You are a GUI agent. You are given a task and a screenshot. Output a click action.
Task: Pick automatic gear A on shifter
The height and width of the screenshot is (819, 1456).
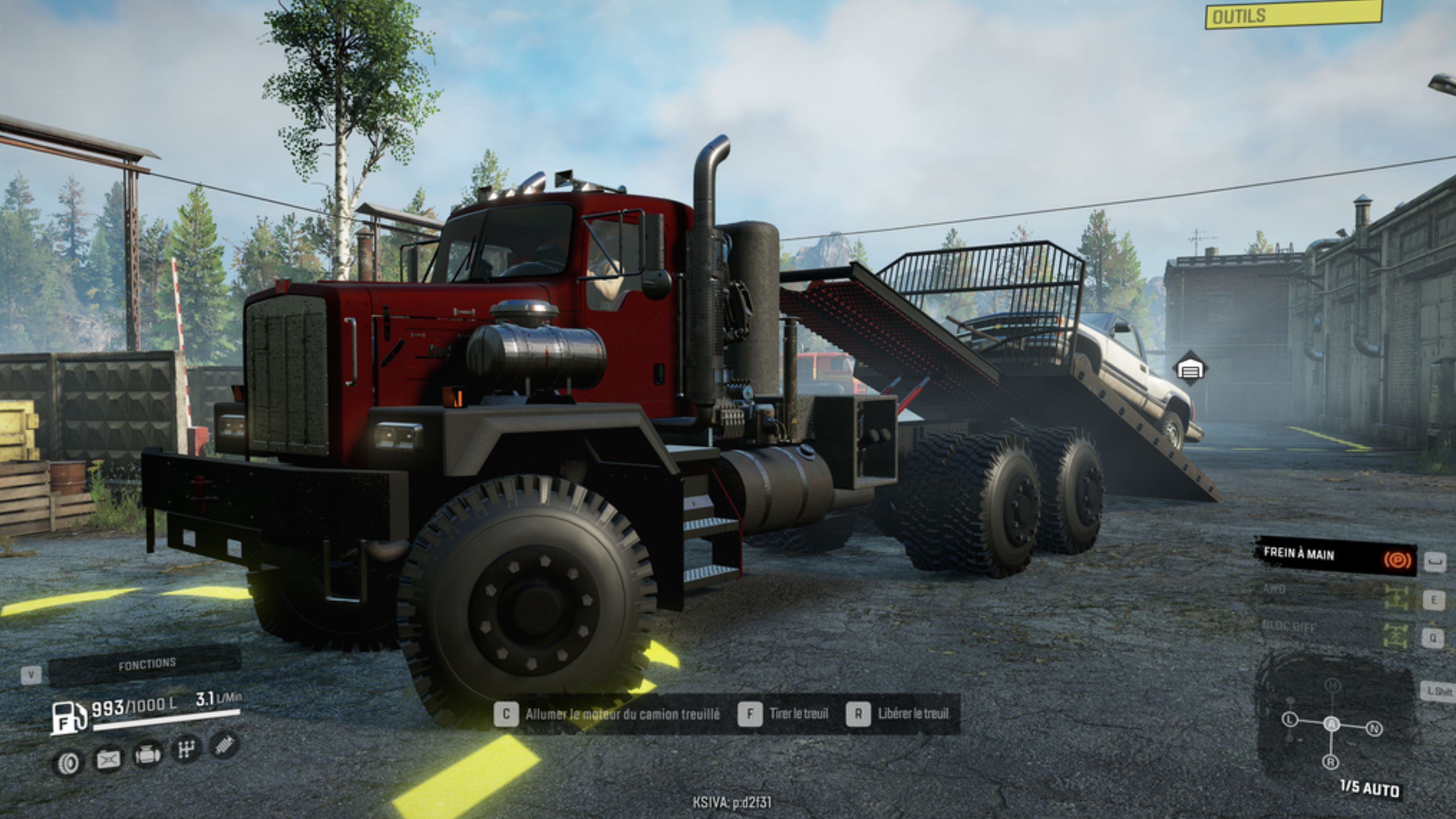[1332, 724]
